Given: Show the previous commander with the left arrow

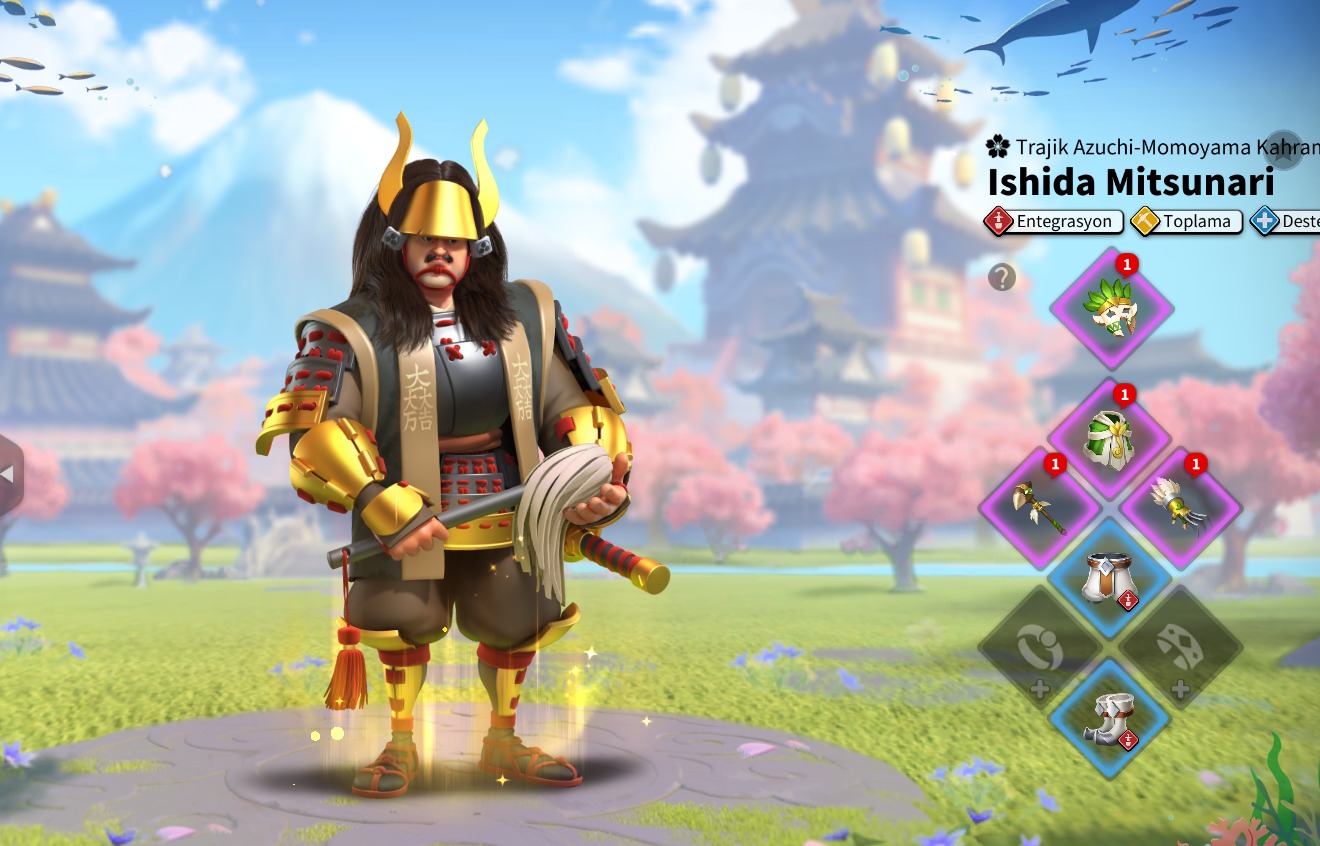Looking at the screenshot, I should click(x=8, y=477).
